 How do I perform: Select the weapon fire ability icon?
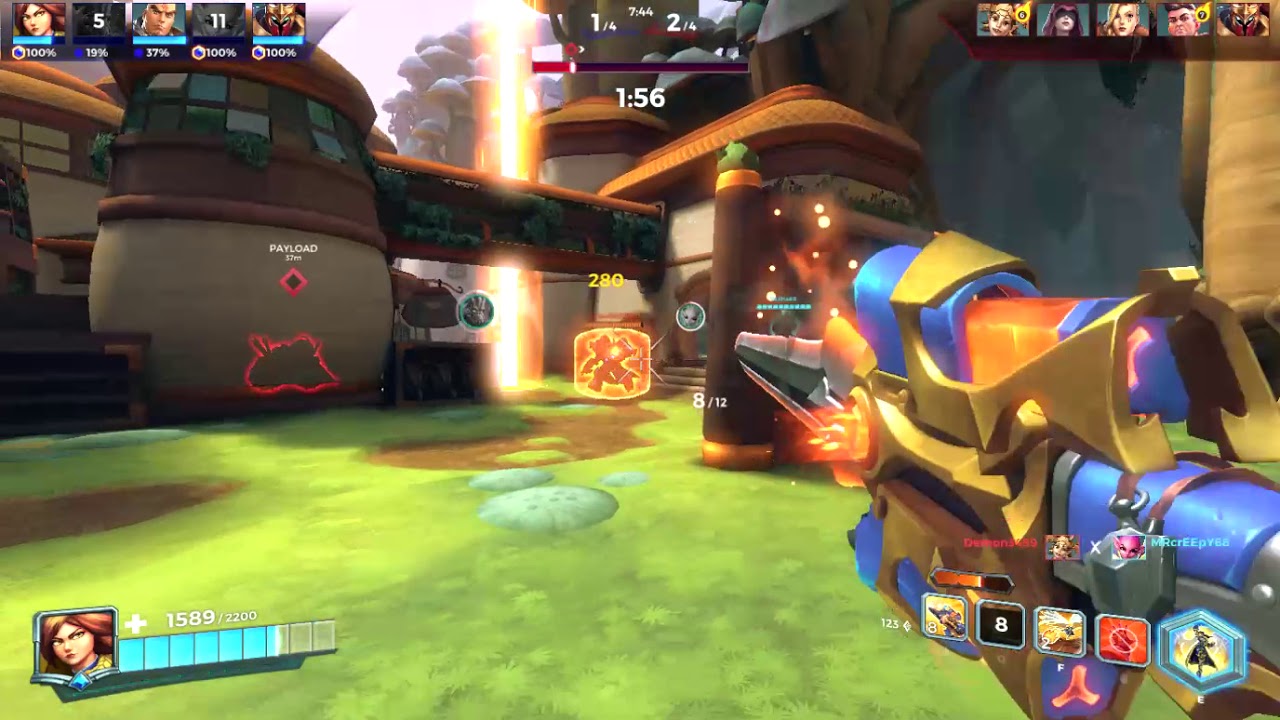coord(944,619)
